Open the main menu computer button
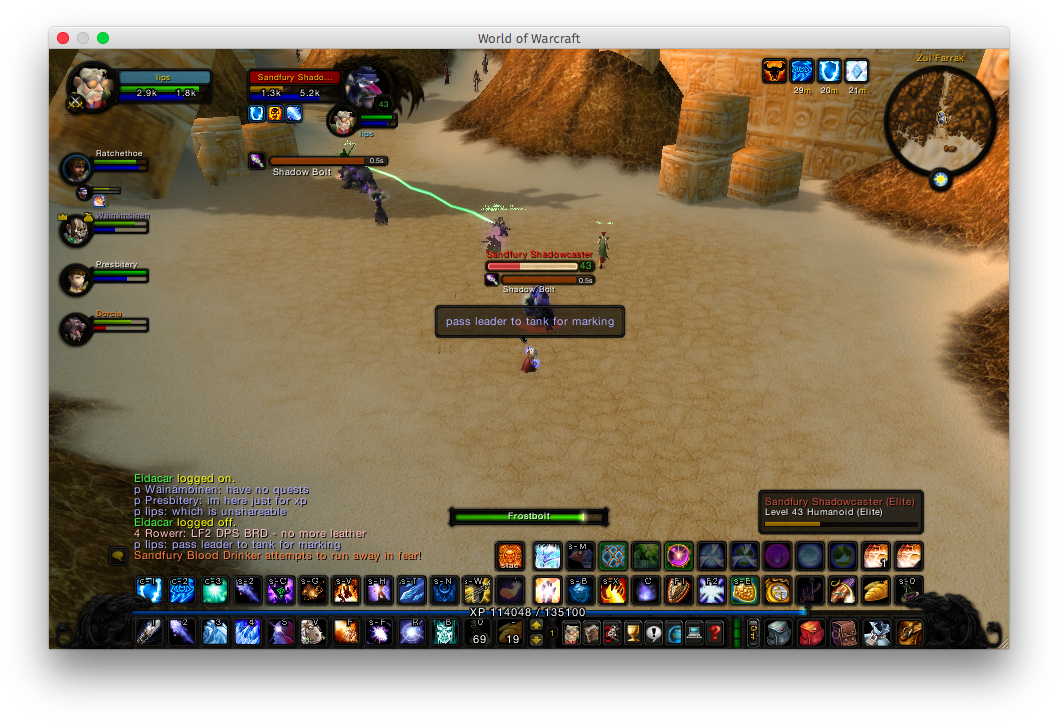Viewport: 1057px width, 723px height. 692,632
